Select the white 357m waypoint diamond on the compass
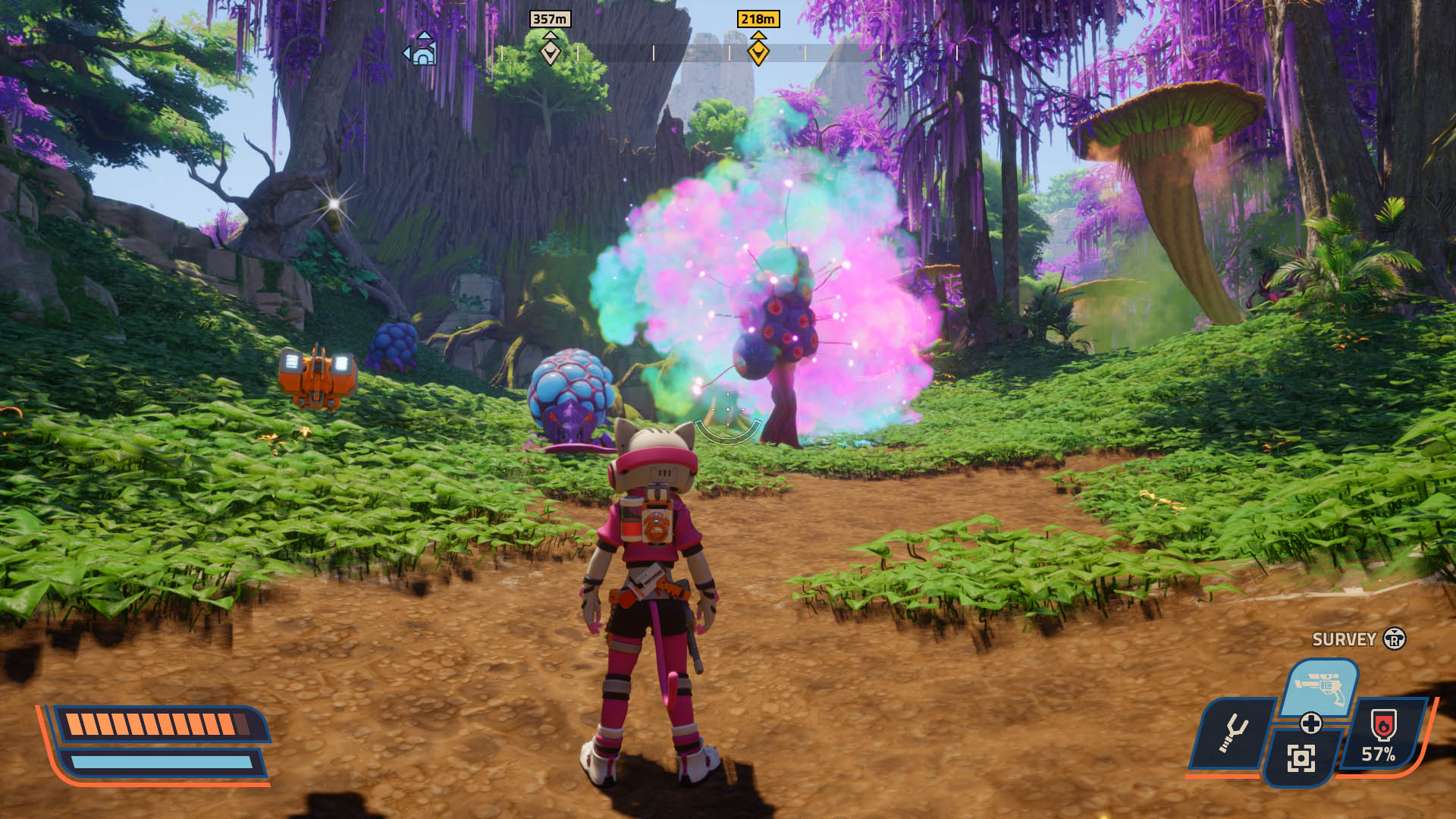Screen dimensions: 1456x819 pyautogui.click(x=551, y=53)
